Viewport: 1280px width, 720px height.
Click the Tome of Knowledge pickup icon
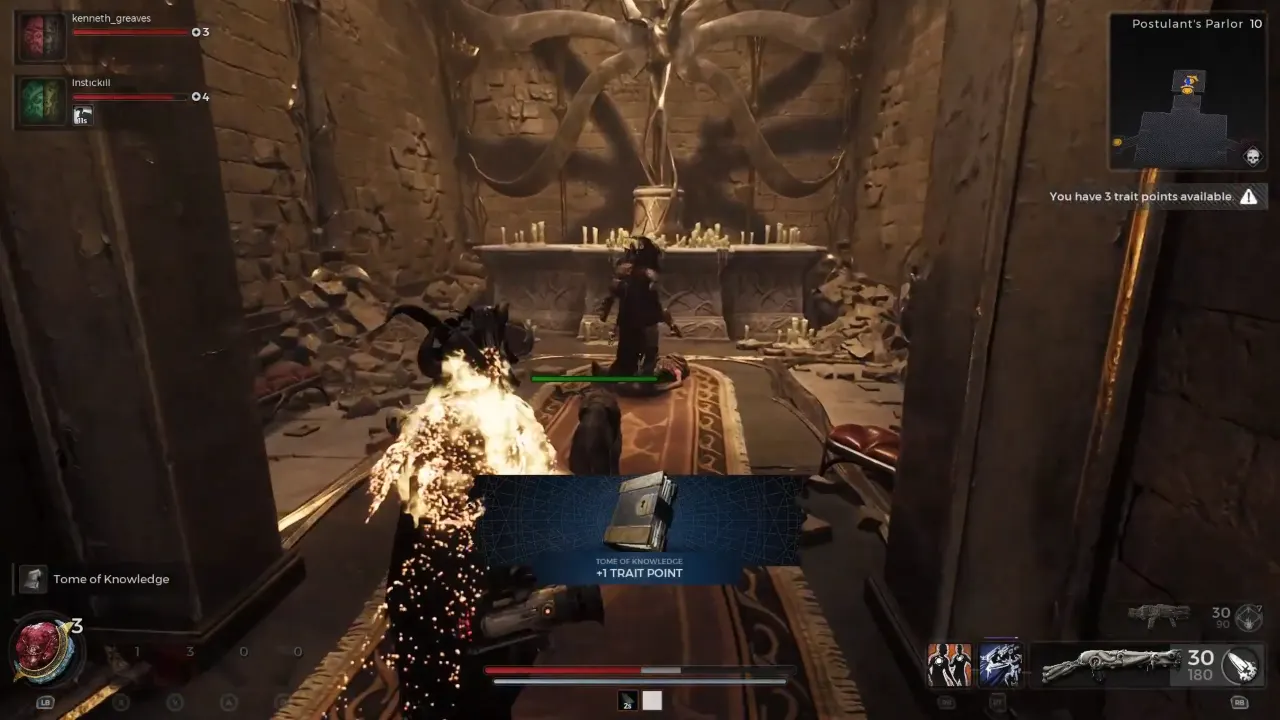[33, 578]
